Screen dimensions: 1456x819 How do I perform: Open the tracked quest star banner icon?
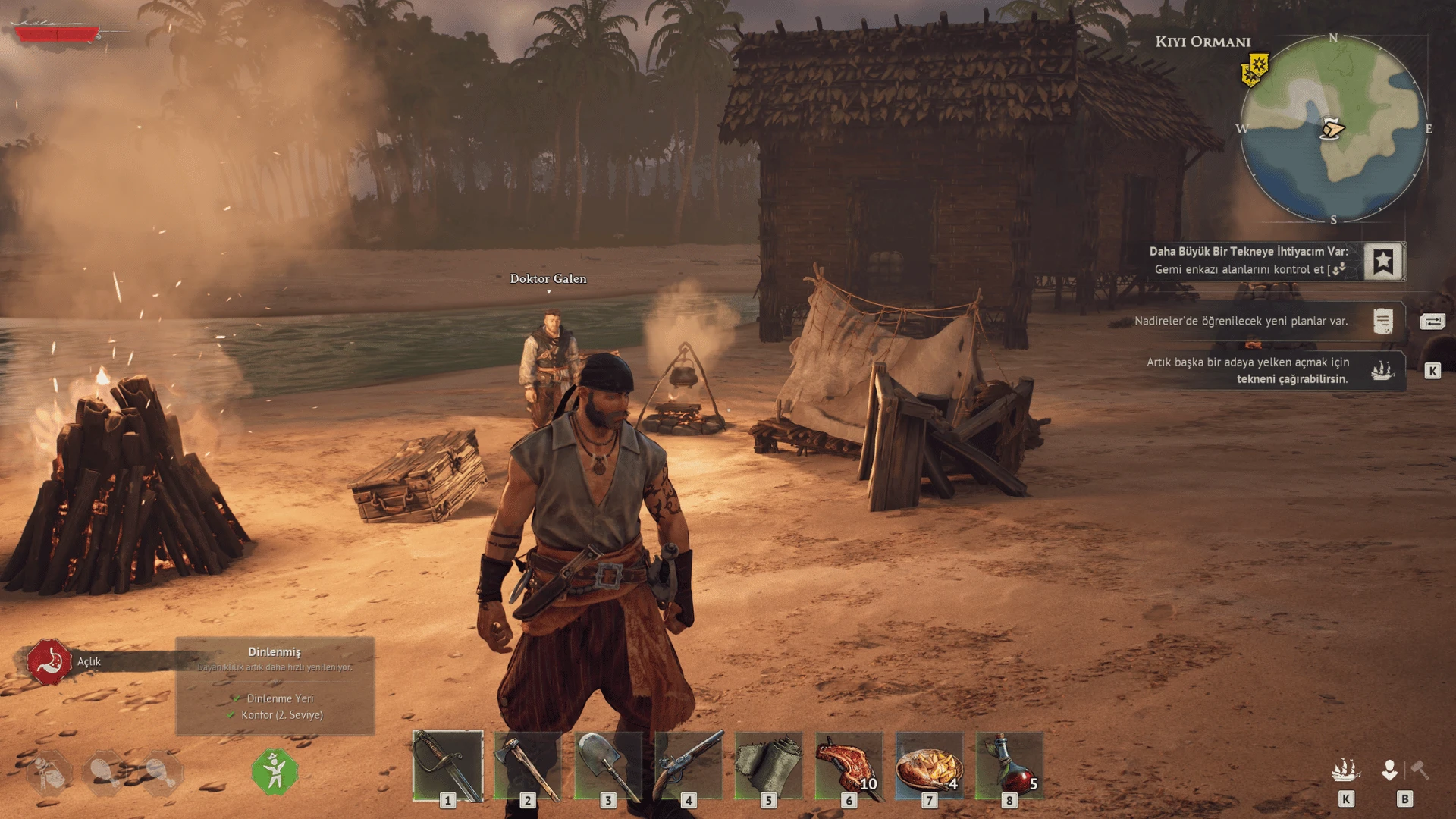coord(1383,262)
